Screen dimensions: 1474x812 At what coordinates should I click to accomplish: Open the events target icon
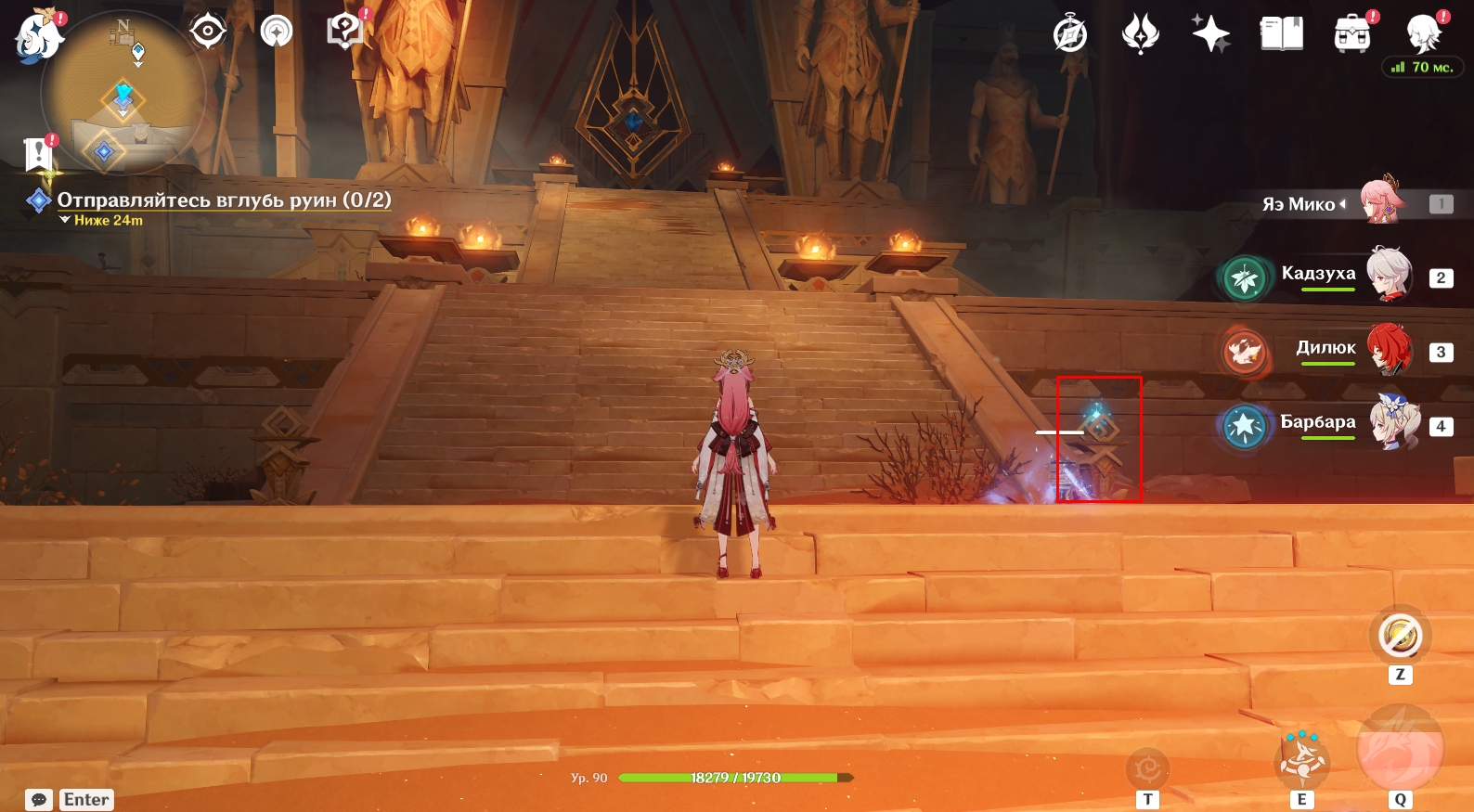coord(208,32)
